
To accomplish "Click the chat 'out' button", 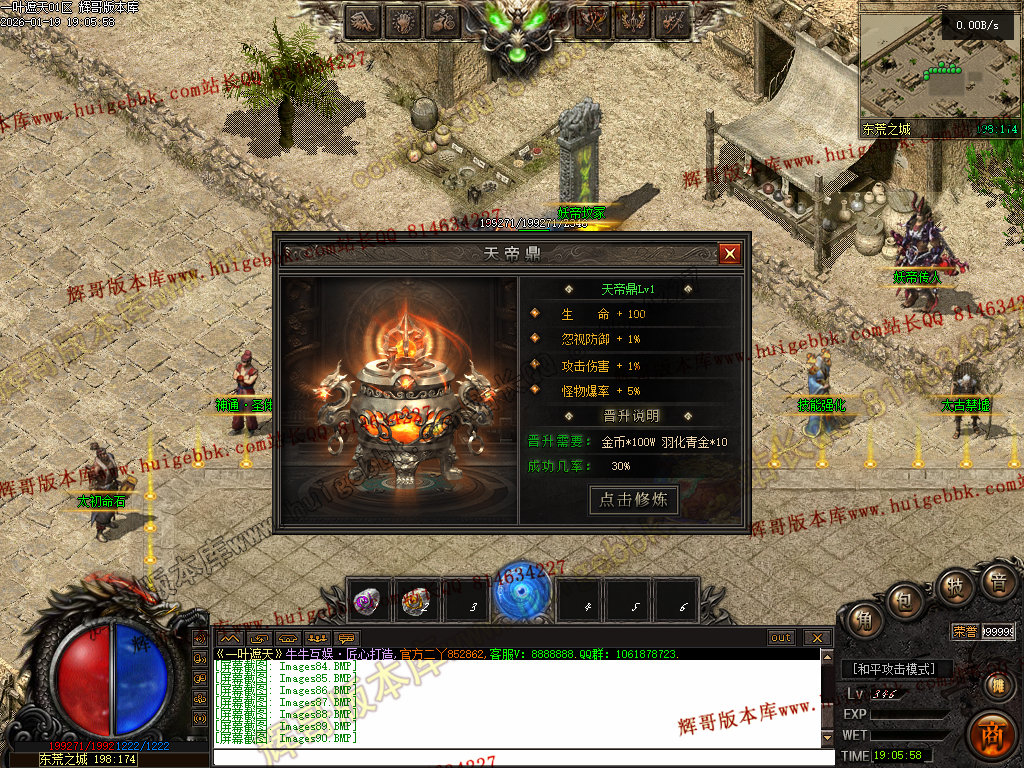I will point(781,637).
